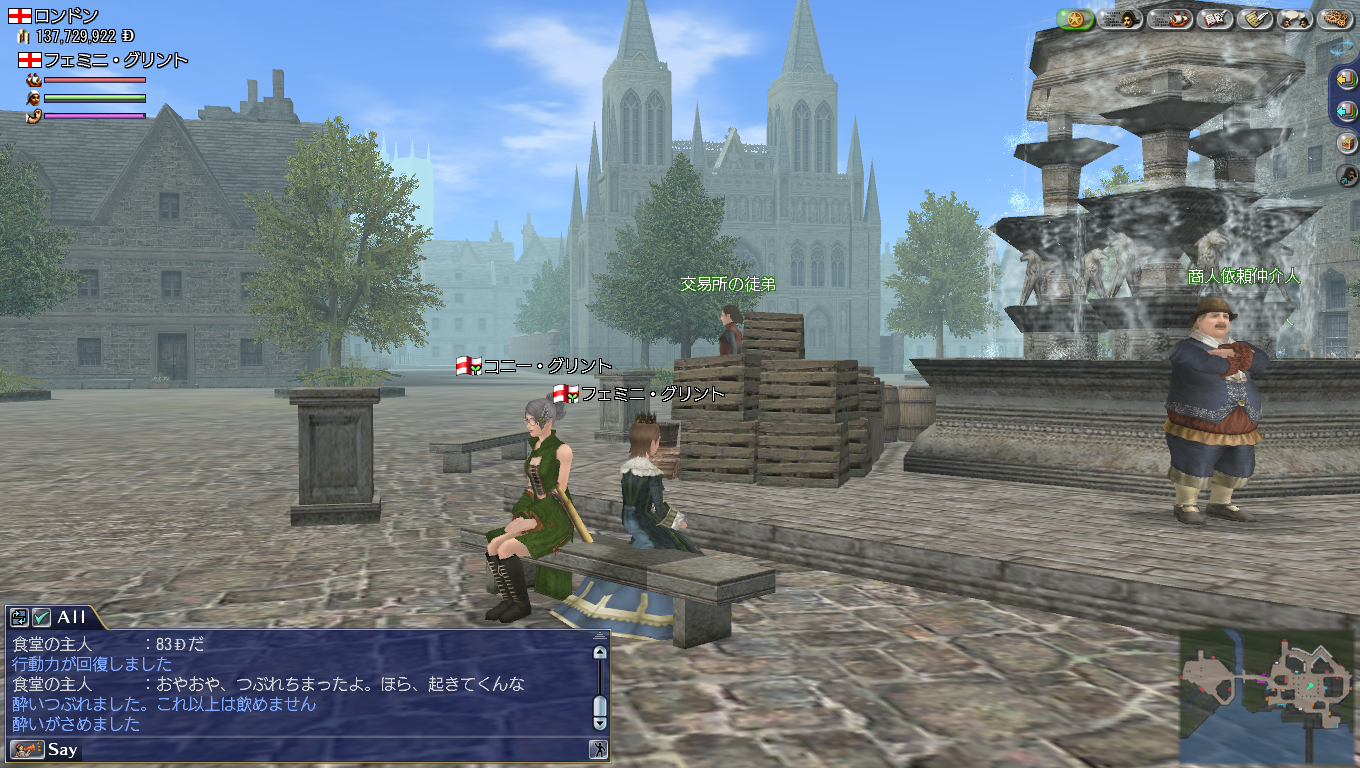Viewport: 1360px width, 768px height.
Task: Click the blue swirl icon below toolbar
Action: coord(1343,47)
